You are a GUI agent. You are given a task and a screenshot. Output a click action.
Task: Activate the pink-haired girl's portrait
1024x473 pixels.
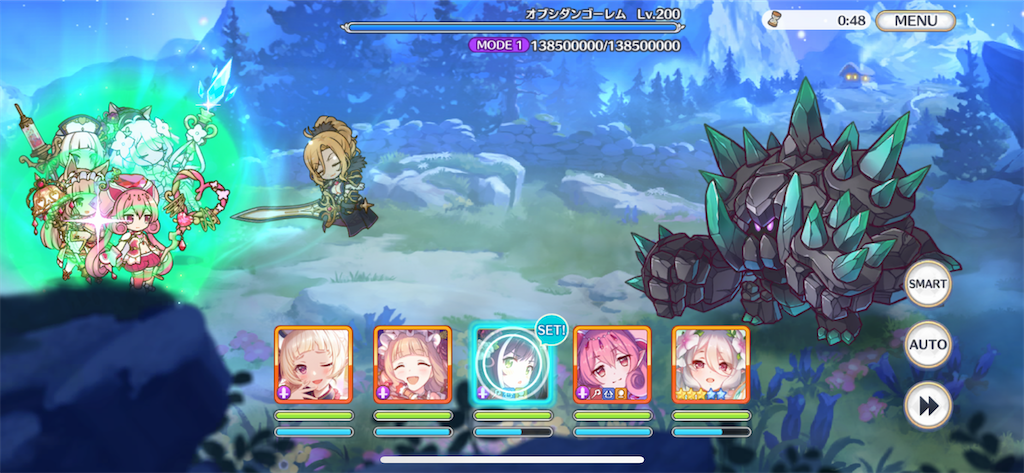tap(612, 364)
